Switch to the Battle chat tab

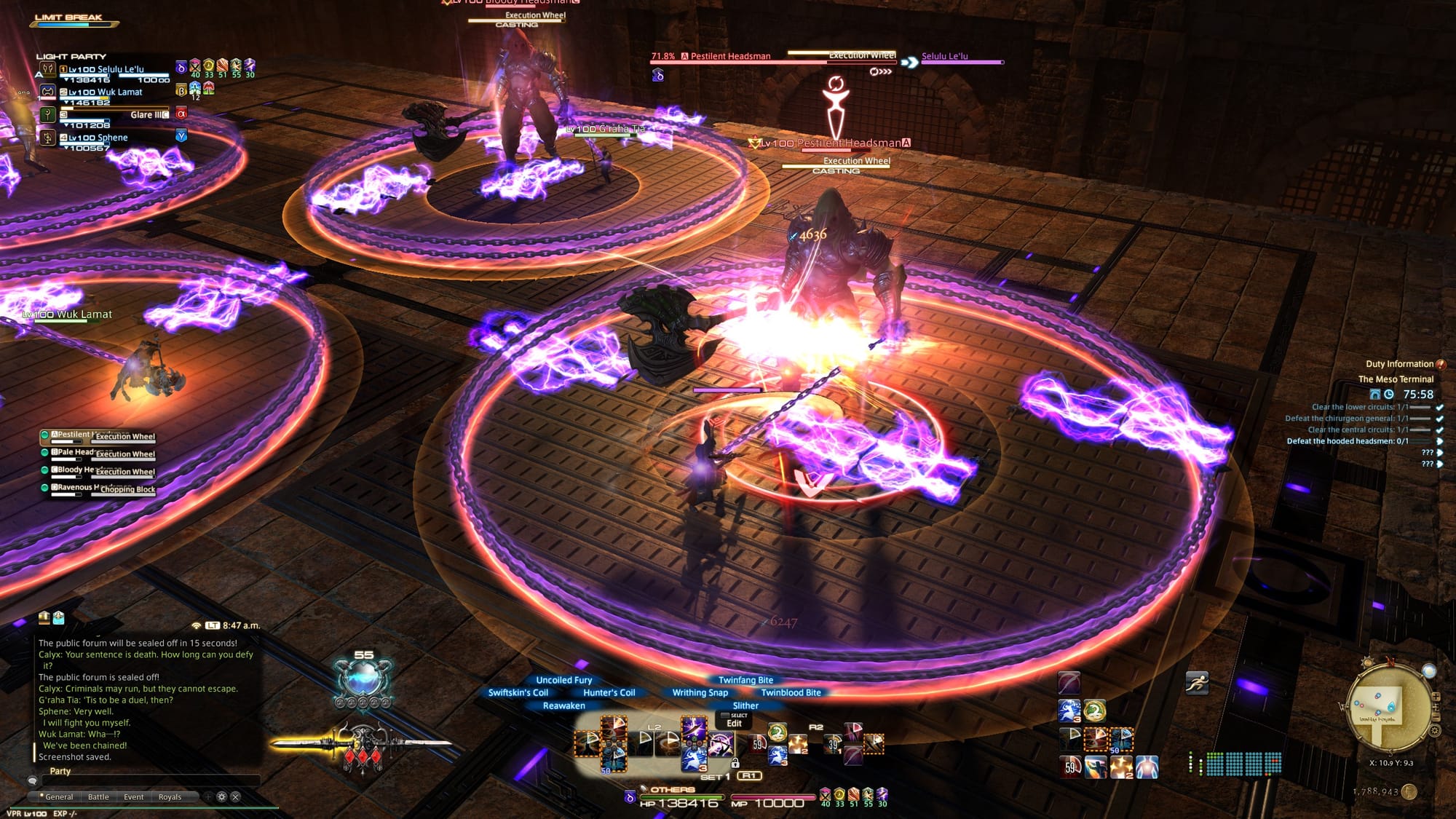coord(98,796)
